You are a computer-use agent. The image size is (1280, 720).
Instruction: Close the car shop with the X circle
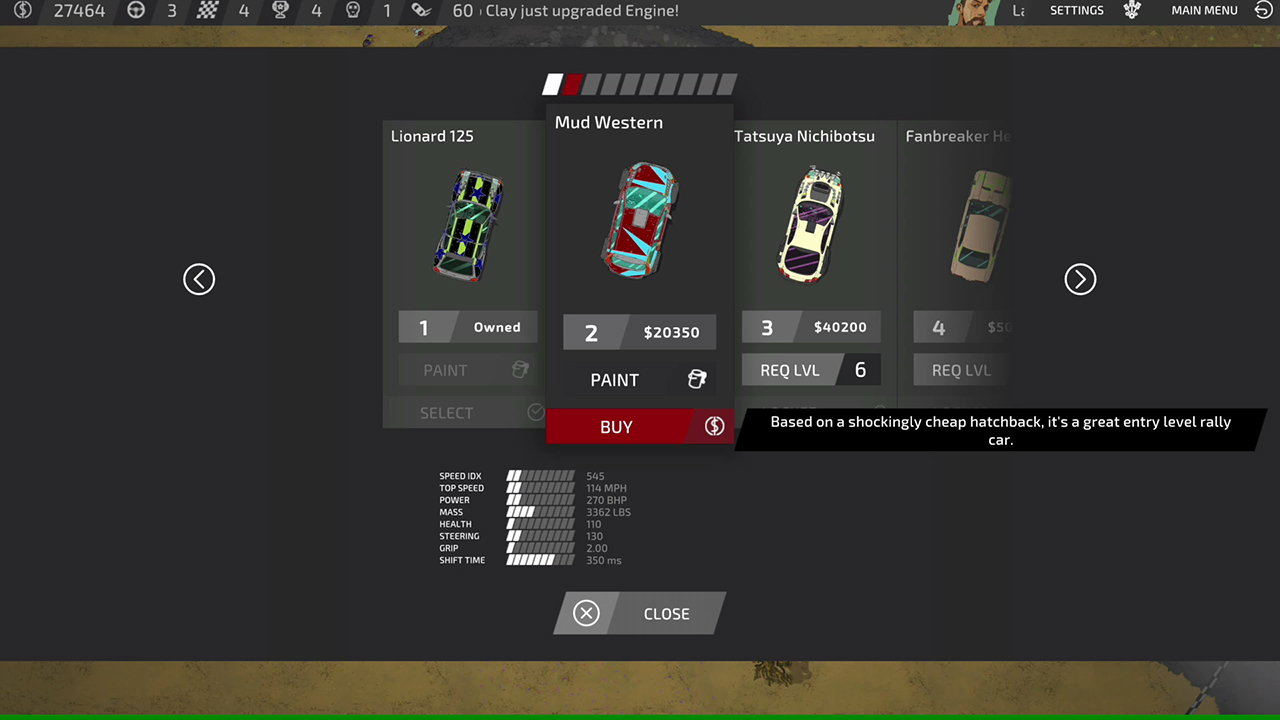586,613
